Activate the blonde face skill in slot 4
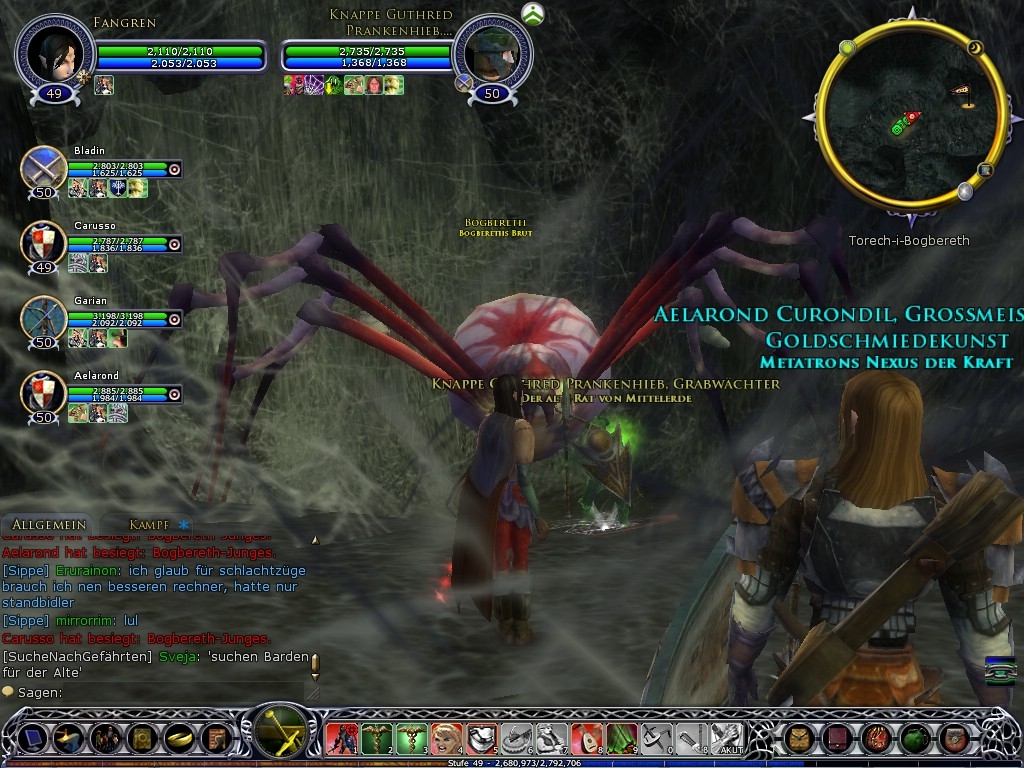Screen dimensions: 1024x768 tap(447, 738)
